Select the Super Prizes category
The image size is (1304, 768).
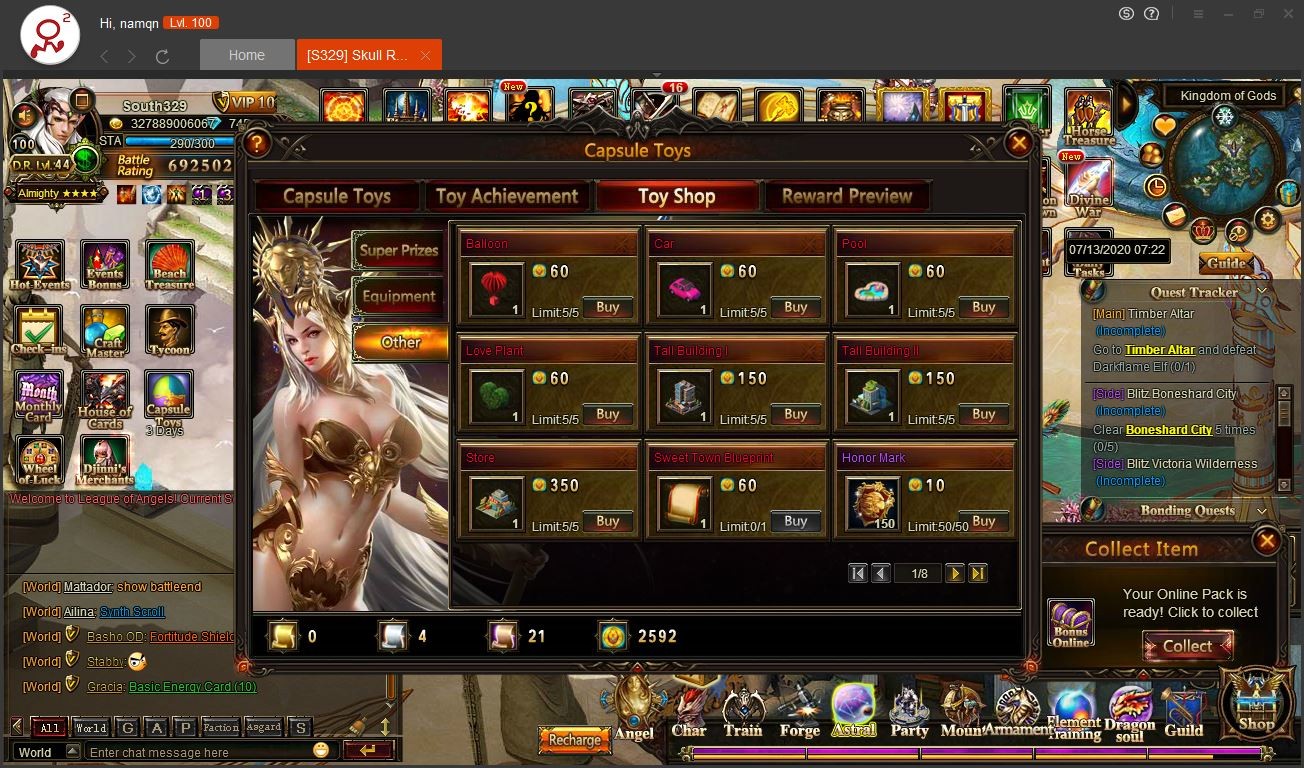[399, 251]
